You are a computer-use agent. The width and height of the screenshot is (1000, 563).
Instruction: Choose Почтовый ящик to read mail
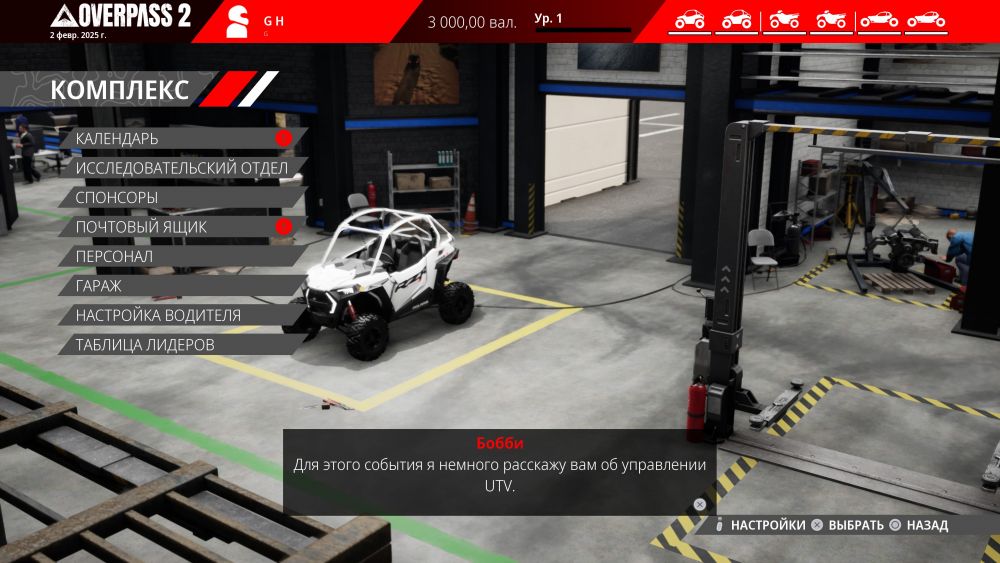tap(141, 227)
